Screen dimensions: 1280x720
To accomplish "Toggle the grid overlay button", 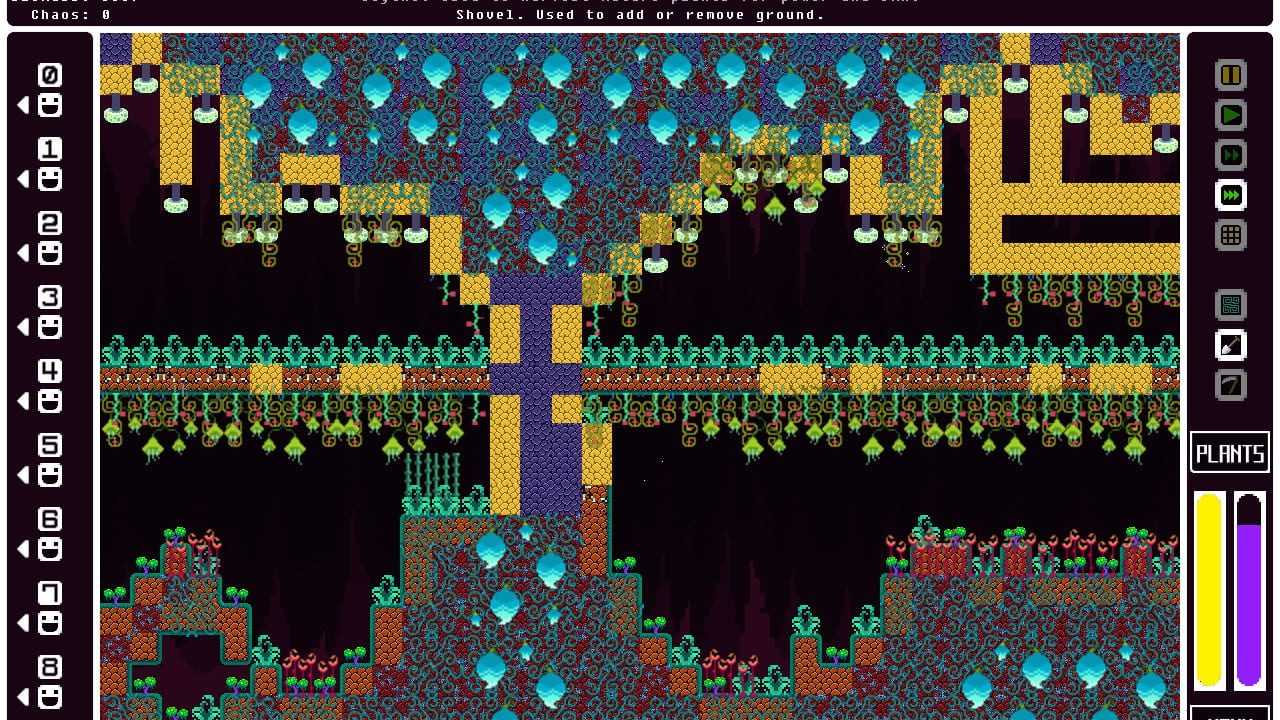I will point(1231,235).
